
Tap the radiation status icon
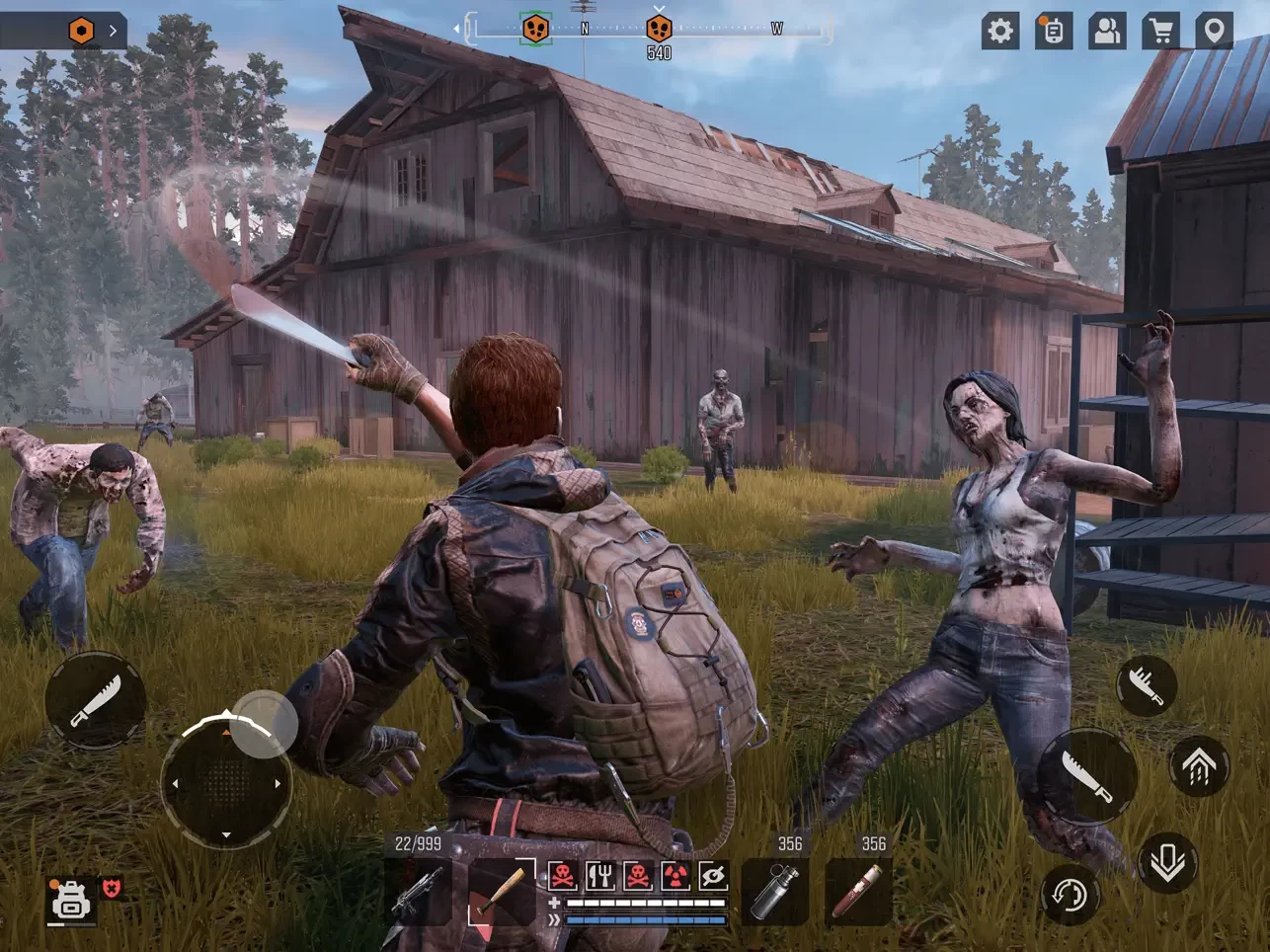click(675, 875)
